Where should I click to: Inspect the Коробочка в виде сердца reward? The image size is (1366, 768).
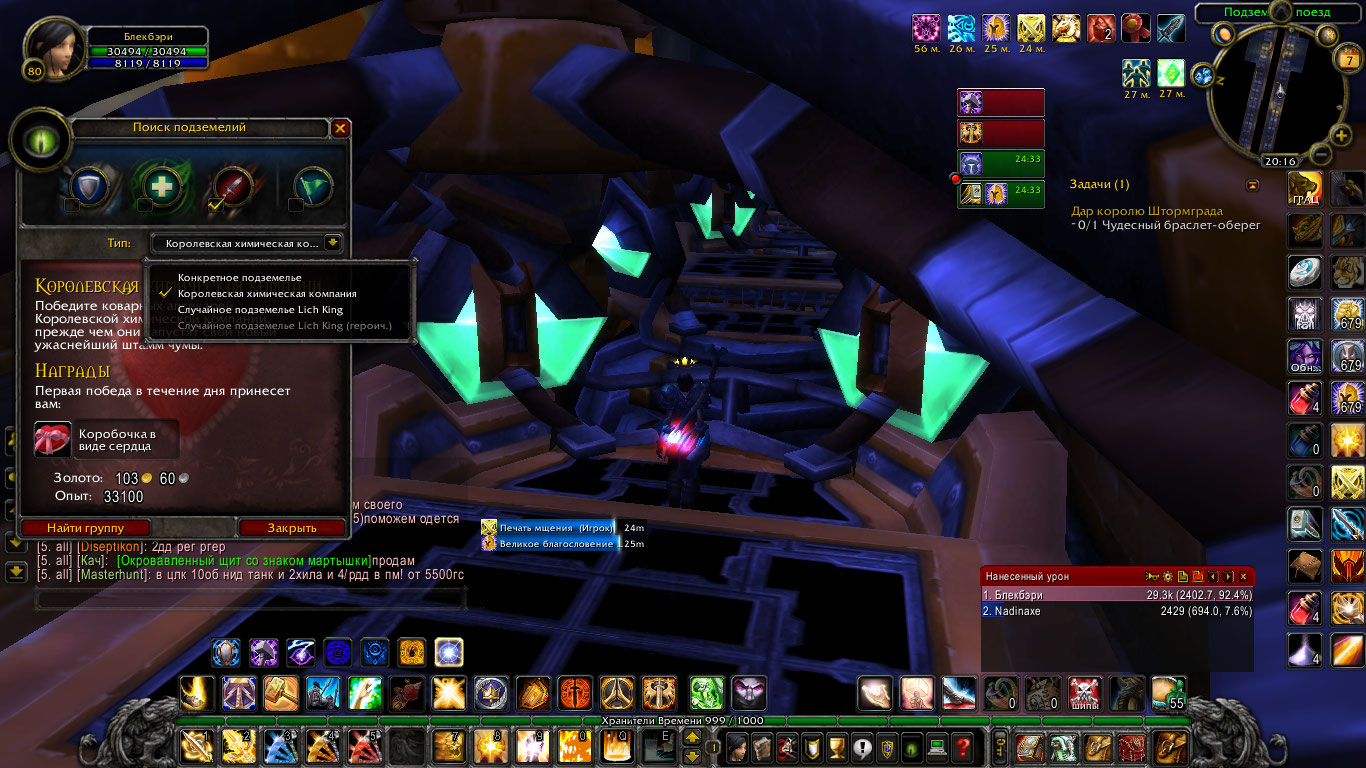pos(53,440)
